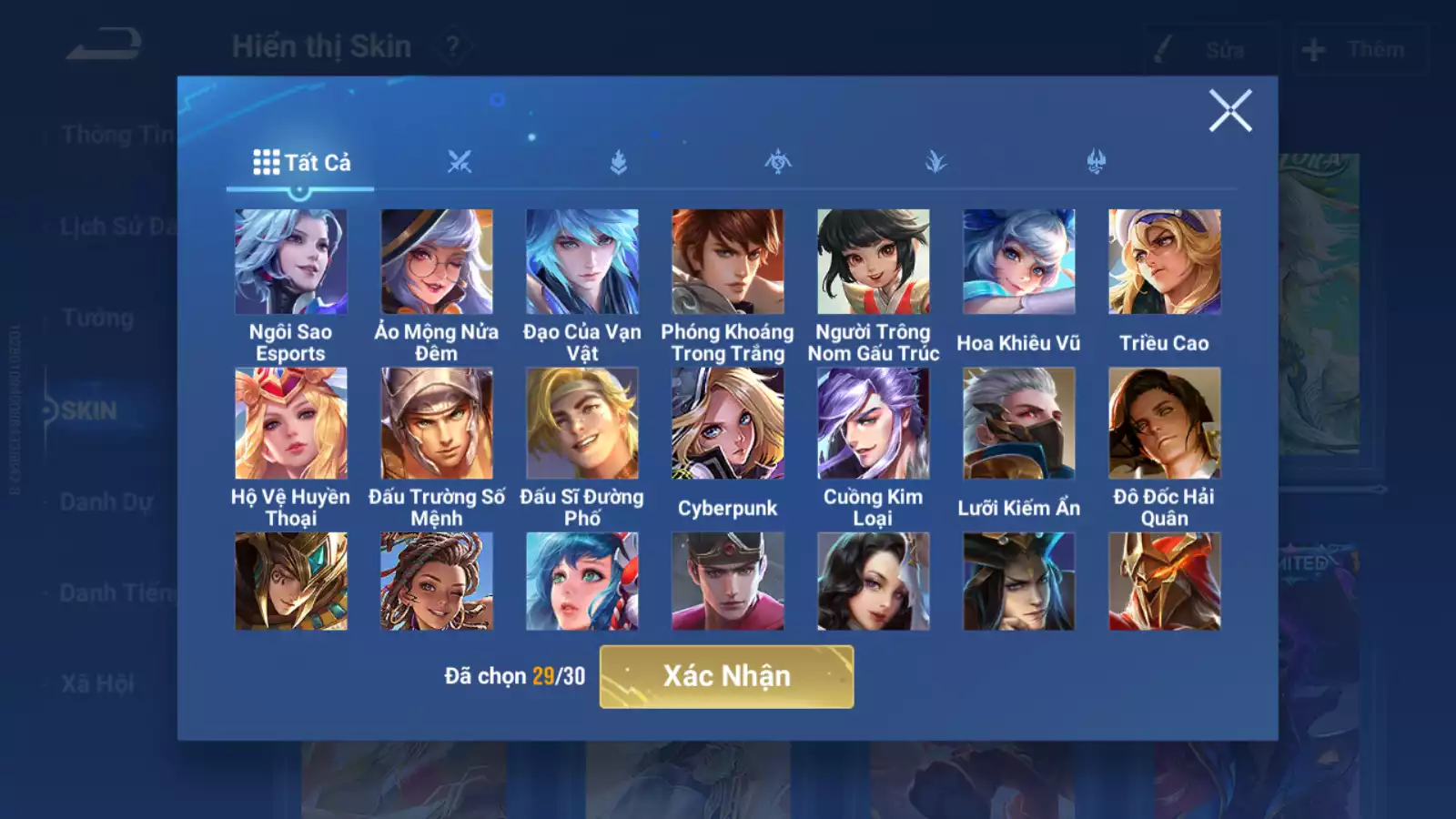1456x819 pixels.
Task: Pick the Đô Đốc Hải Quân skin
Action: pyautogui.click(x=1165, y=423)
